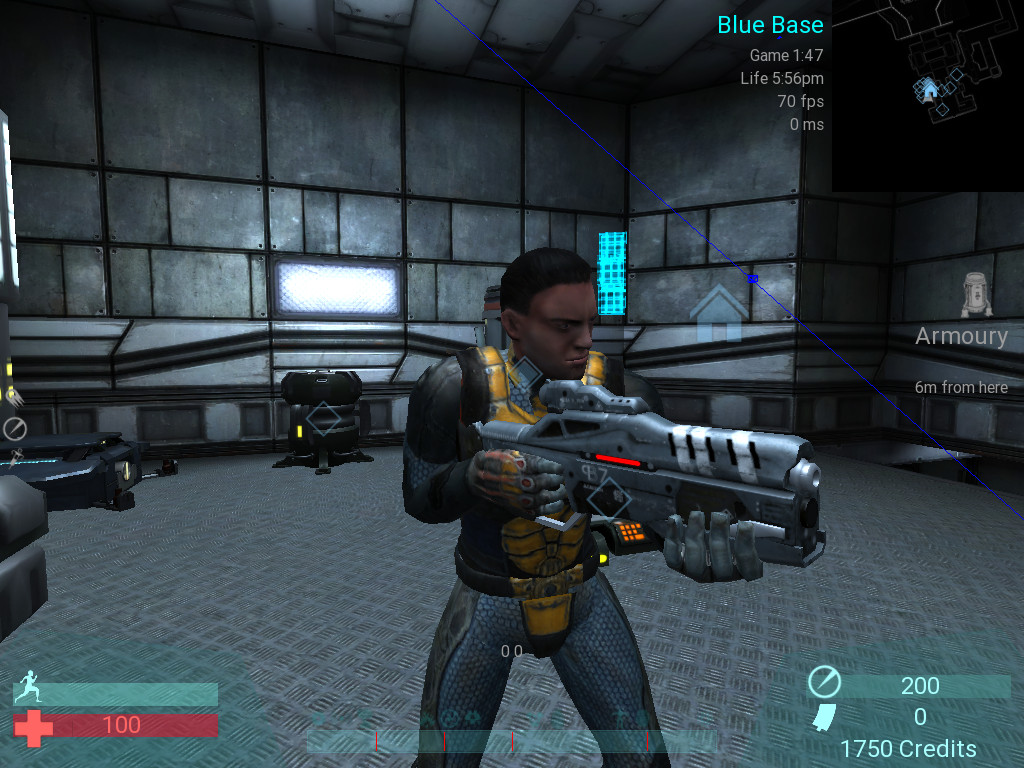The width and height of the screenshot is (1024, 768).
Task: Click the minimap in the corner
Action: pyautogui.click(x=927, y=96)
